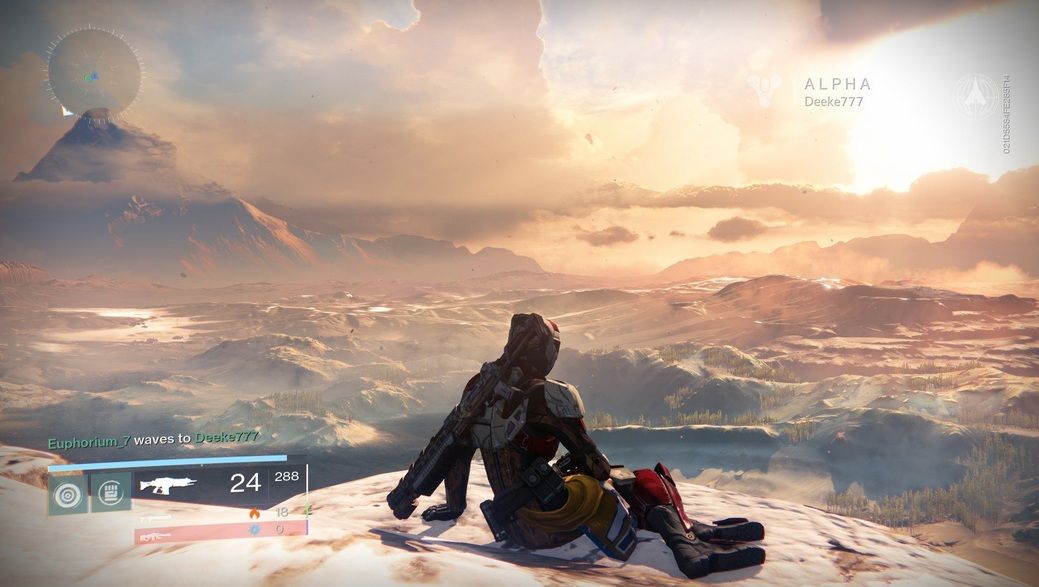Select the grenade ability icon
1039x587 pixels.
(x=68, y=492)
